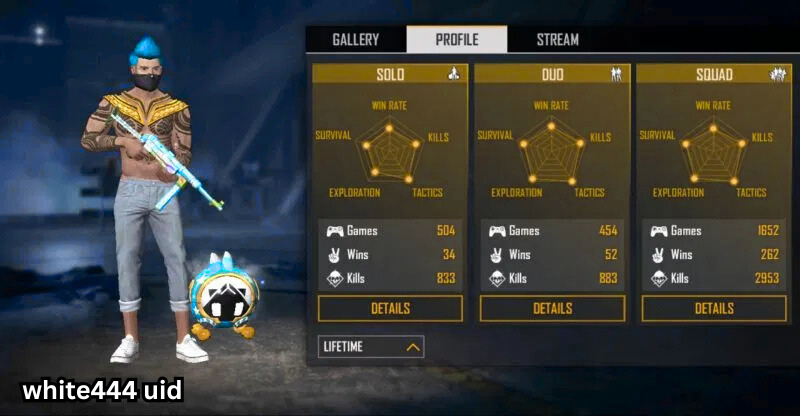
Task: Switch to the Gallery tab
Action: (355, 40)
